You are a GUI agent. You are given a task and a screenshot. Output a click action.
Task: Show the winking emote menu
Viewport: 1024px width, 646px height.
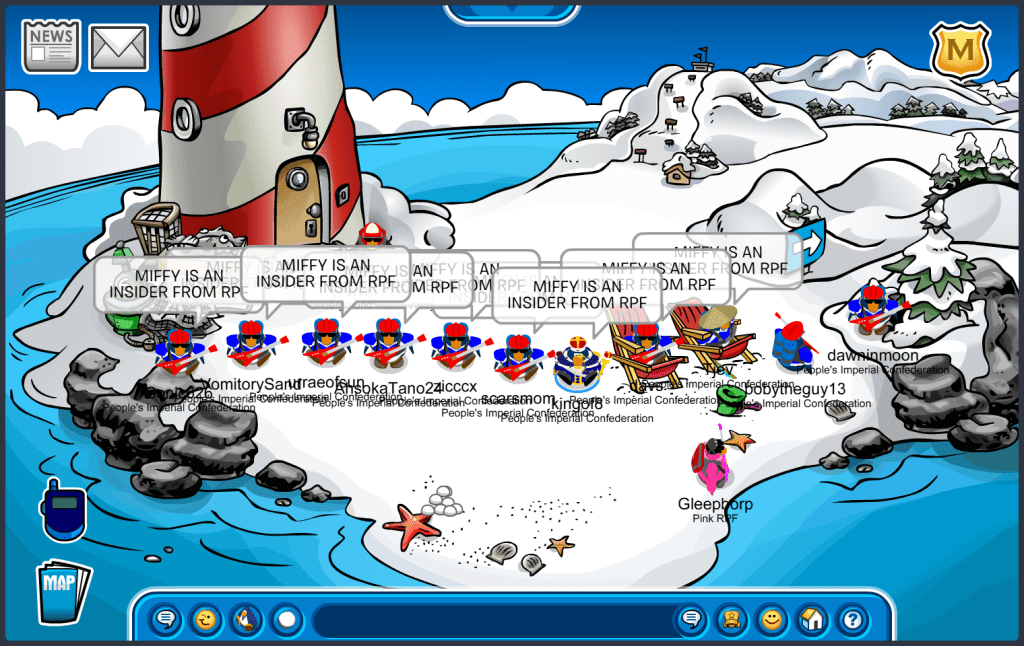(206, 620)
